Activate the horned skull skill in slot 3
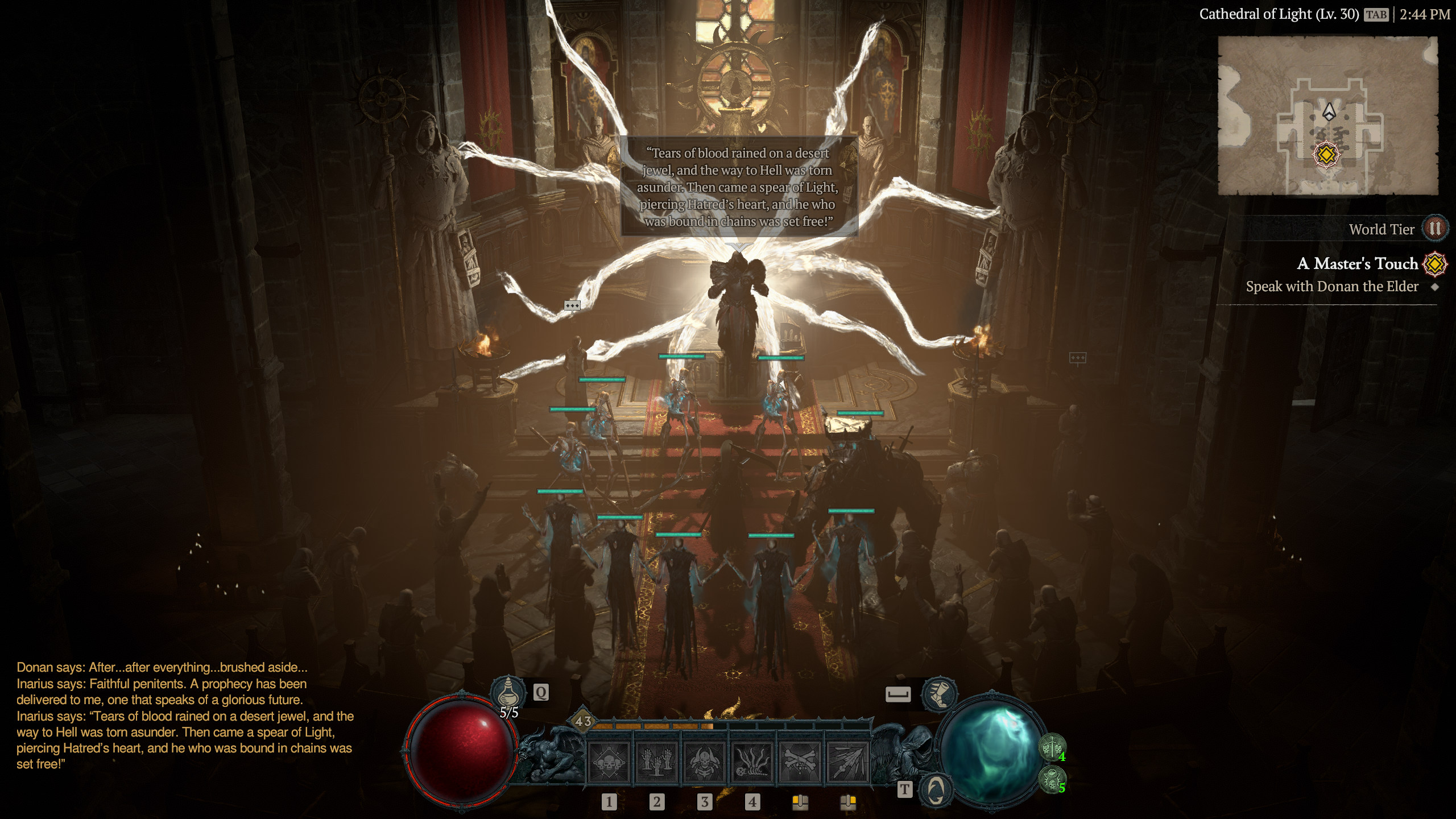Image resolution: width=1456 pixels, height=819 pixels. click(x=704, y=762)
